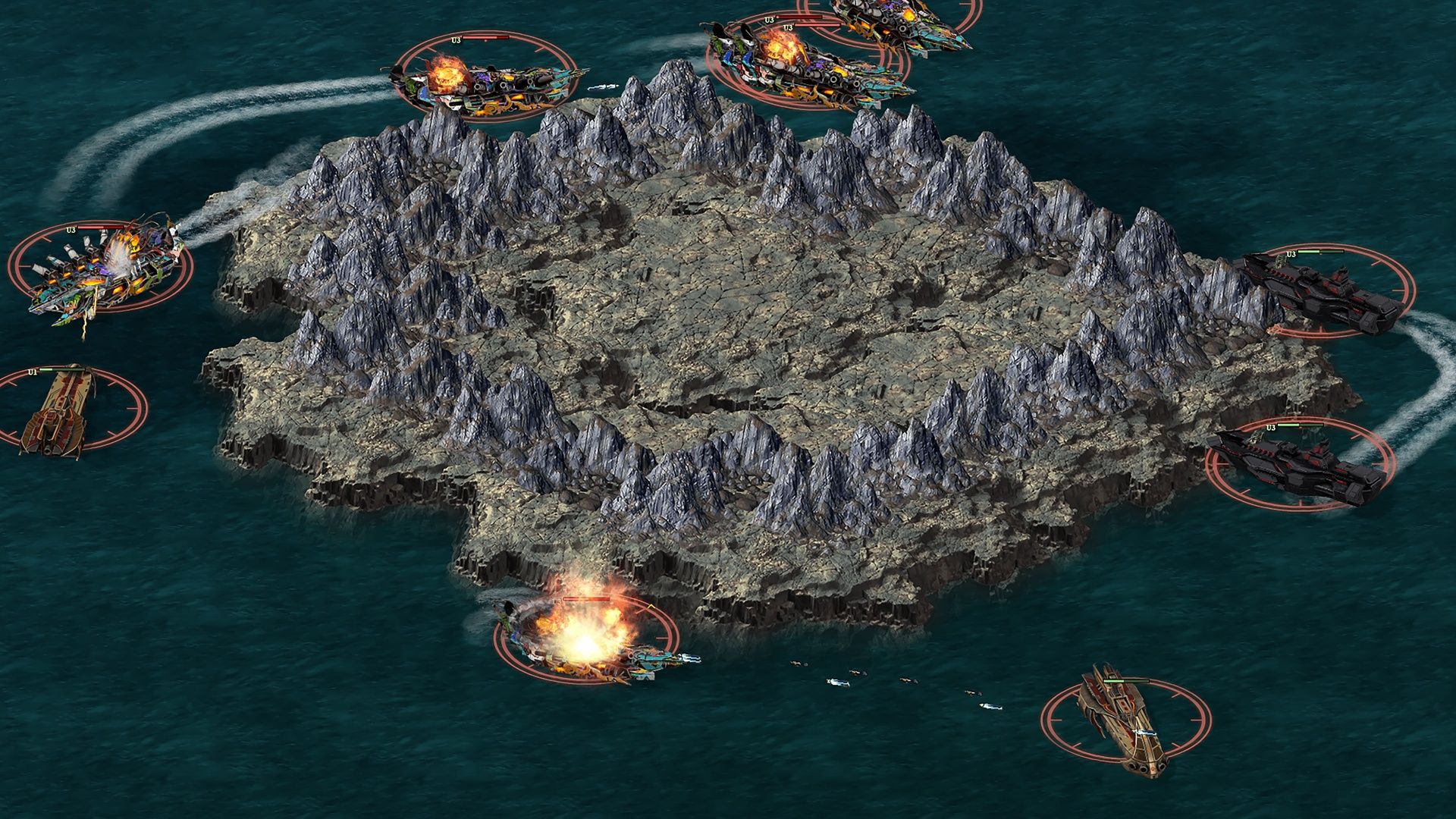Click the U1 label on the left transport
Screen dimensions: 1456x819
point(32,372)
